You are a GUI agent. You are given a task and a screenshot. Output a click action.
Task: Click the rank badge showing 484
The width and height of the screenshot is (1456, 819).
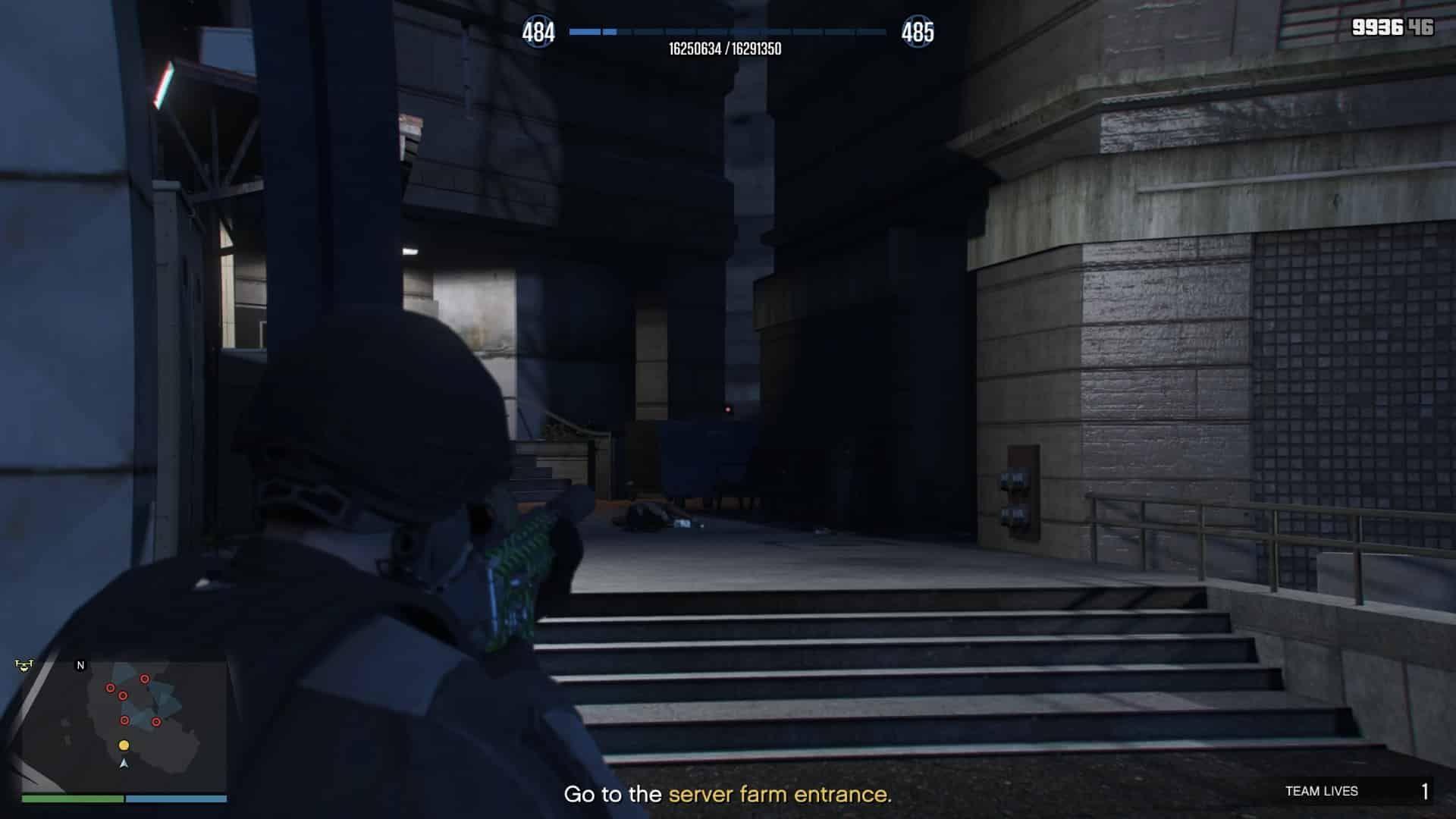click(541, 31)
